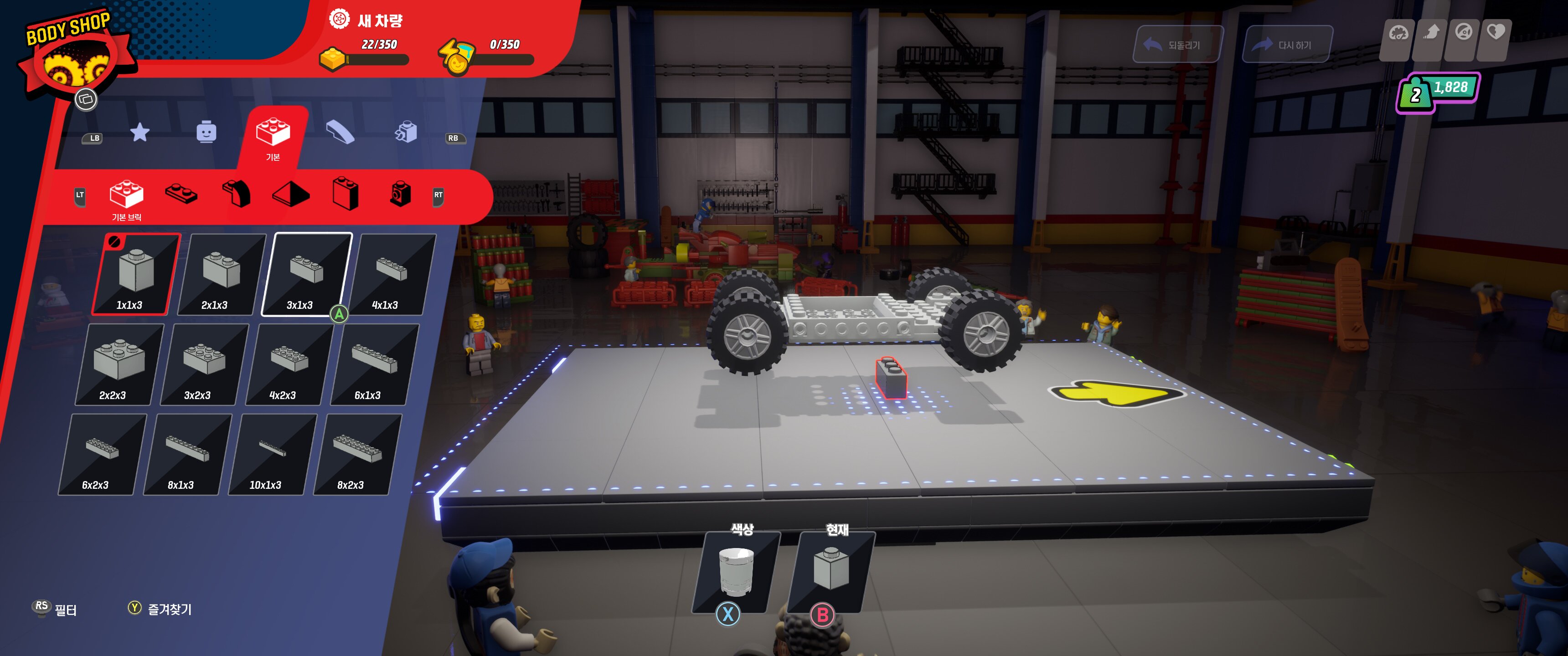Pick the 4x2x3 brick tile

pos(289,364)
